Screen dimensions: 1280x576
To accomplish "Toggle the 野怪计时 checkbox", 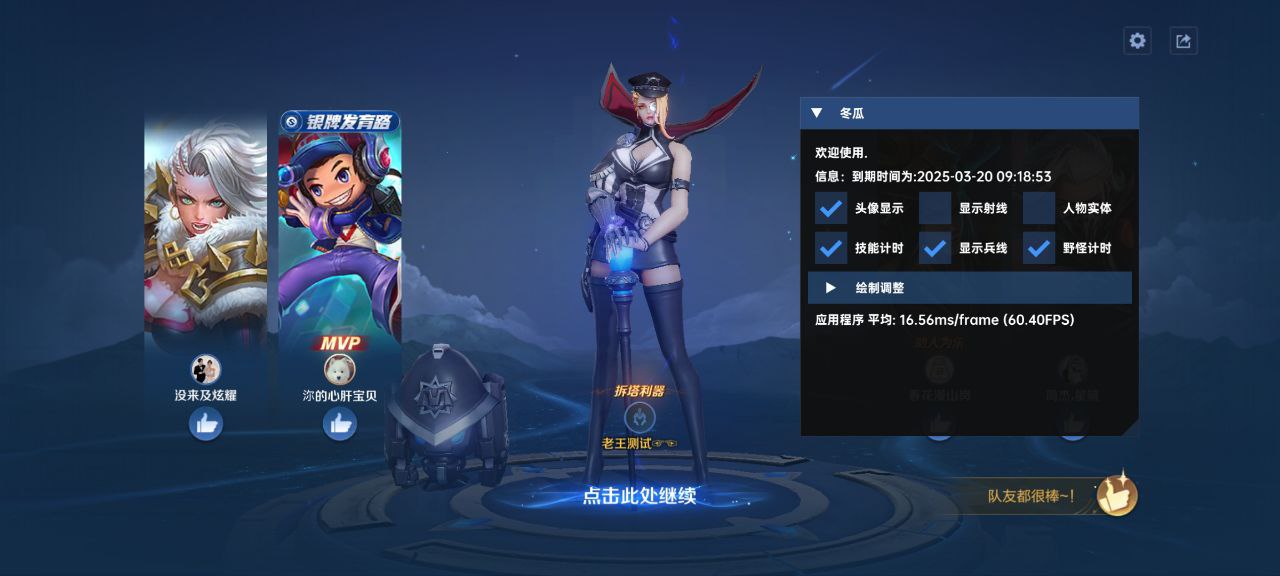I will (1039, 248).
